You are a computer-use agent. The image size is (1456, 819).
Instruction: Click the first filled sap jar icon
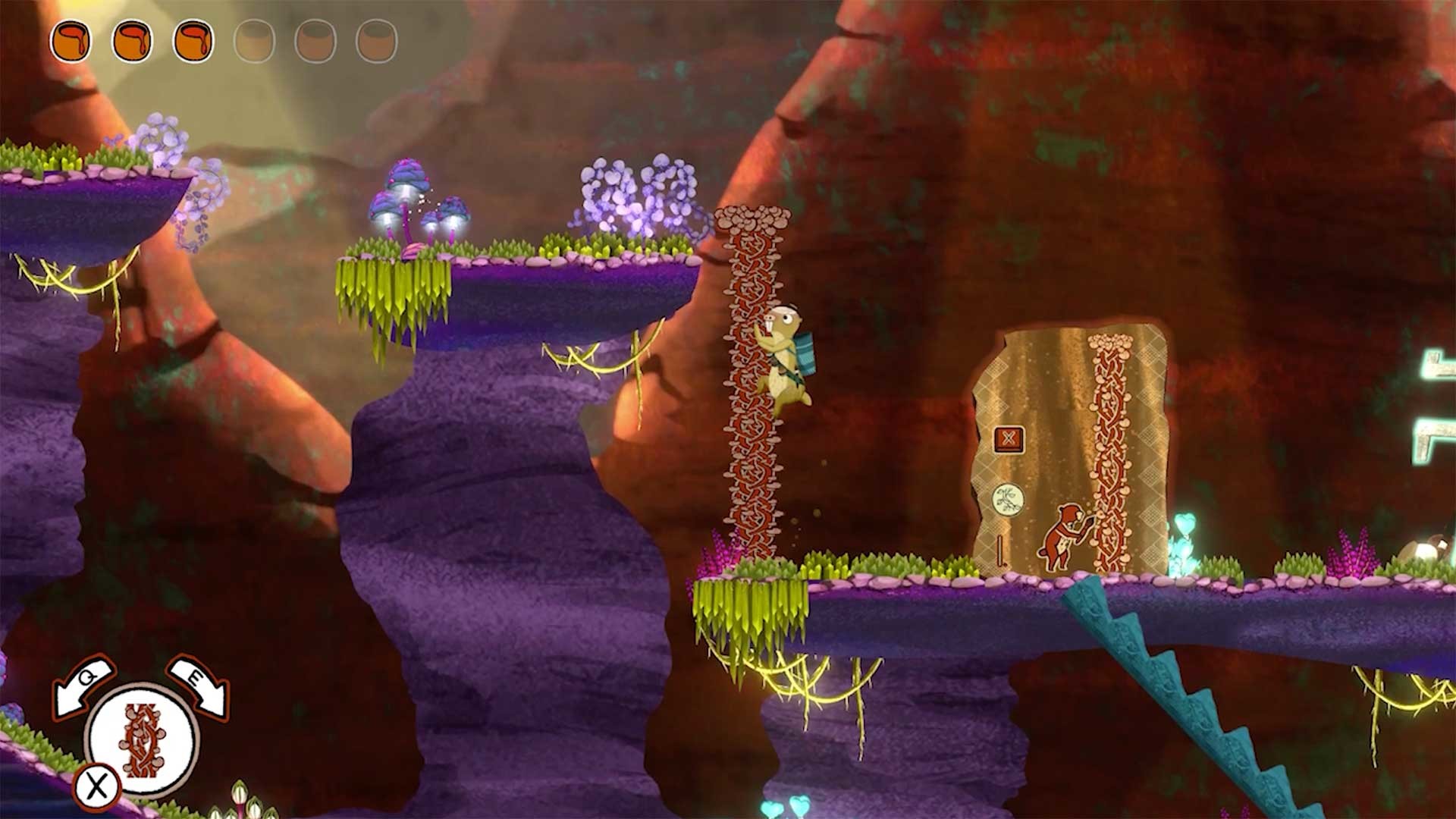tap(74, 42)
